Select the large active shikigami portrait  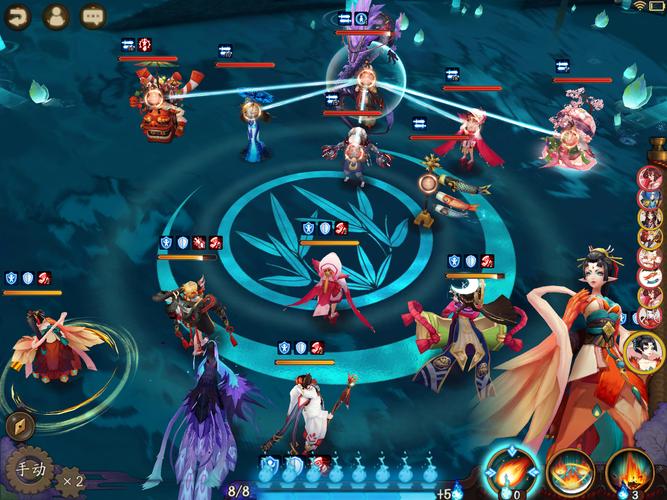[x=643, y=352]
